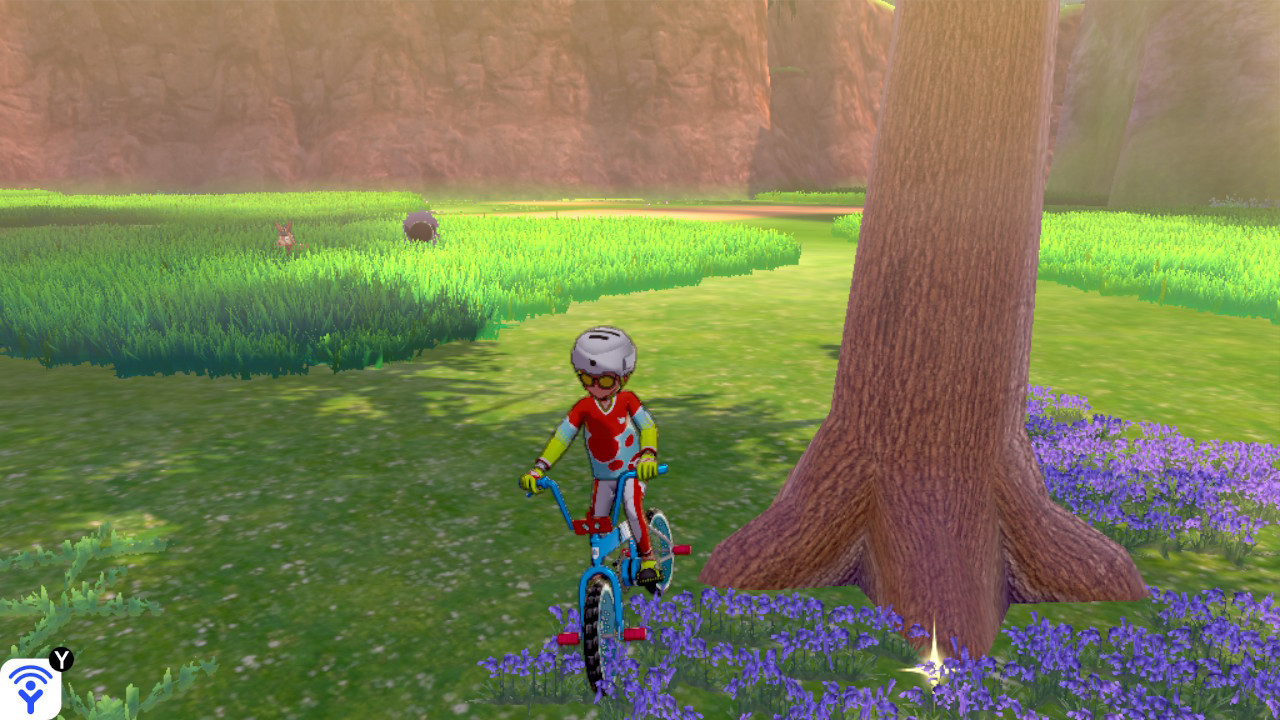Open the Y-Comm online menu icon
This screenshot has width=1280, height=720.
(x=32, y=690)
